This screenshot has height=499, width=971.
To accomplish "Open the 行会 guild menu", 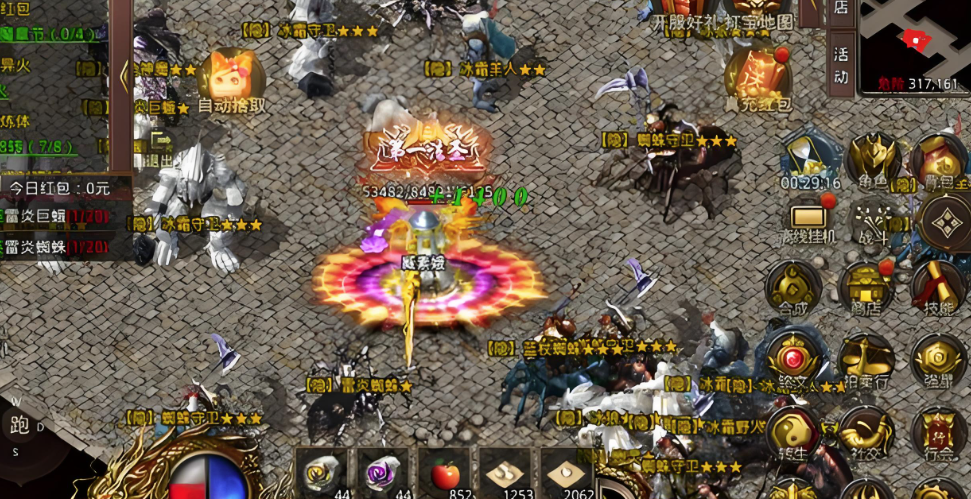I will (x=938, y=434).
